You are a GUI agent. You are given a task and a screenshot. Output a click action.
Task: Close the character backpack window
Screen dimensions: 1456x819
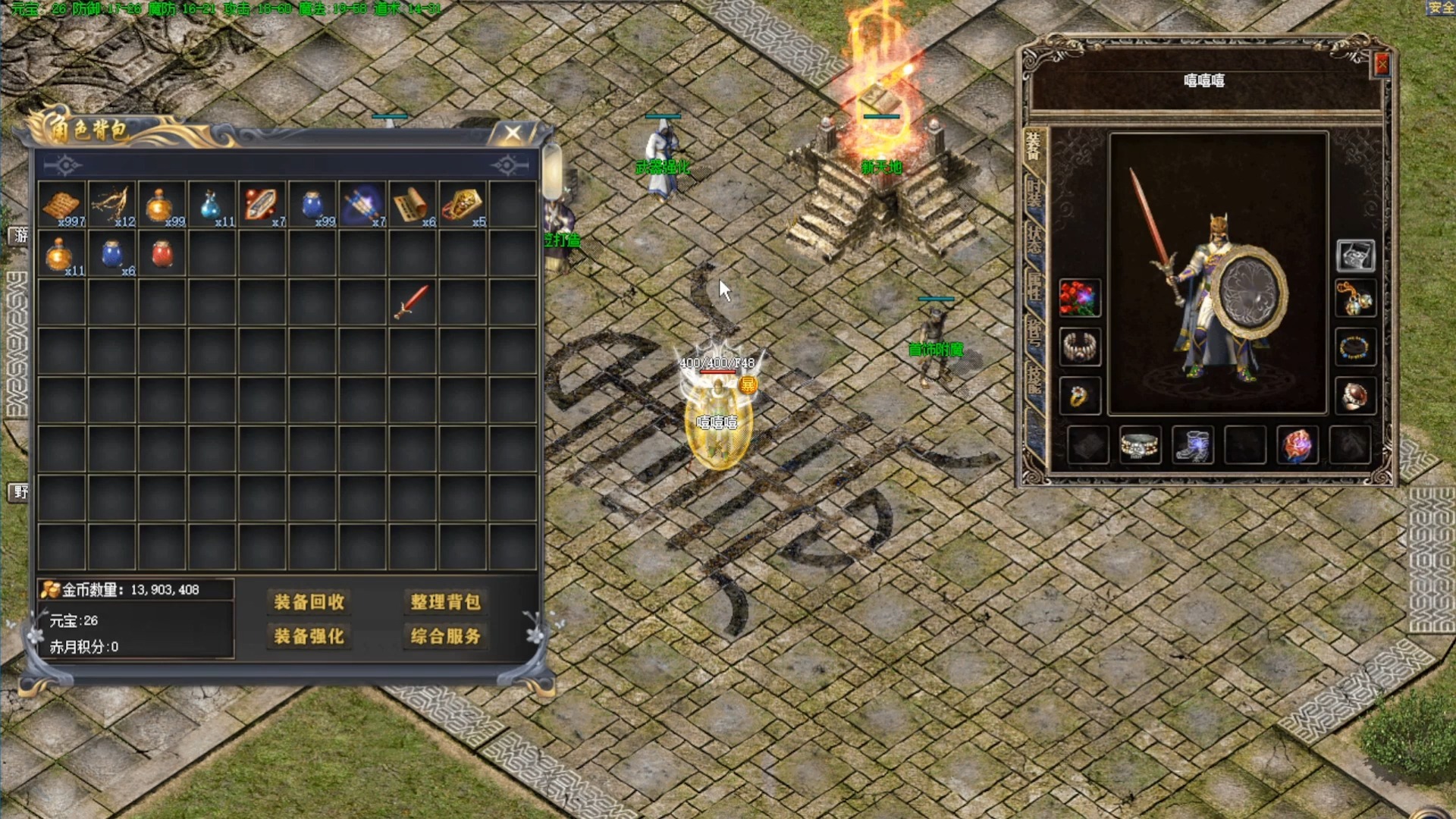(513, 133)
